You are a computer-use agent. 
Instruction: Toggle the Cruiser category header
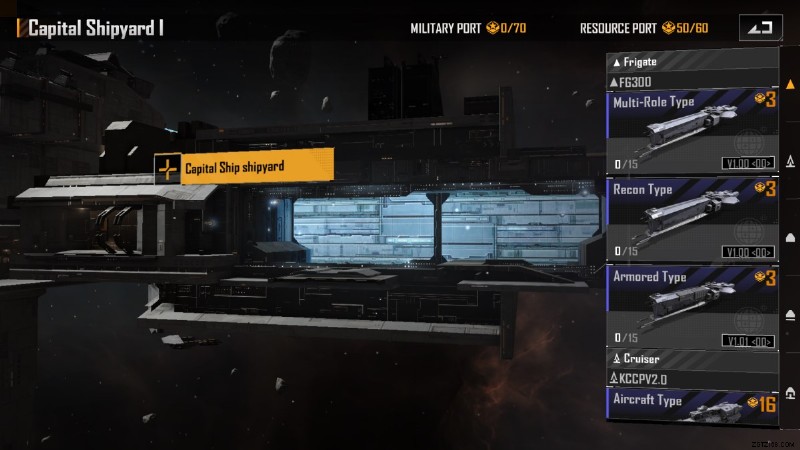click(x=692, y=358)
